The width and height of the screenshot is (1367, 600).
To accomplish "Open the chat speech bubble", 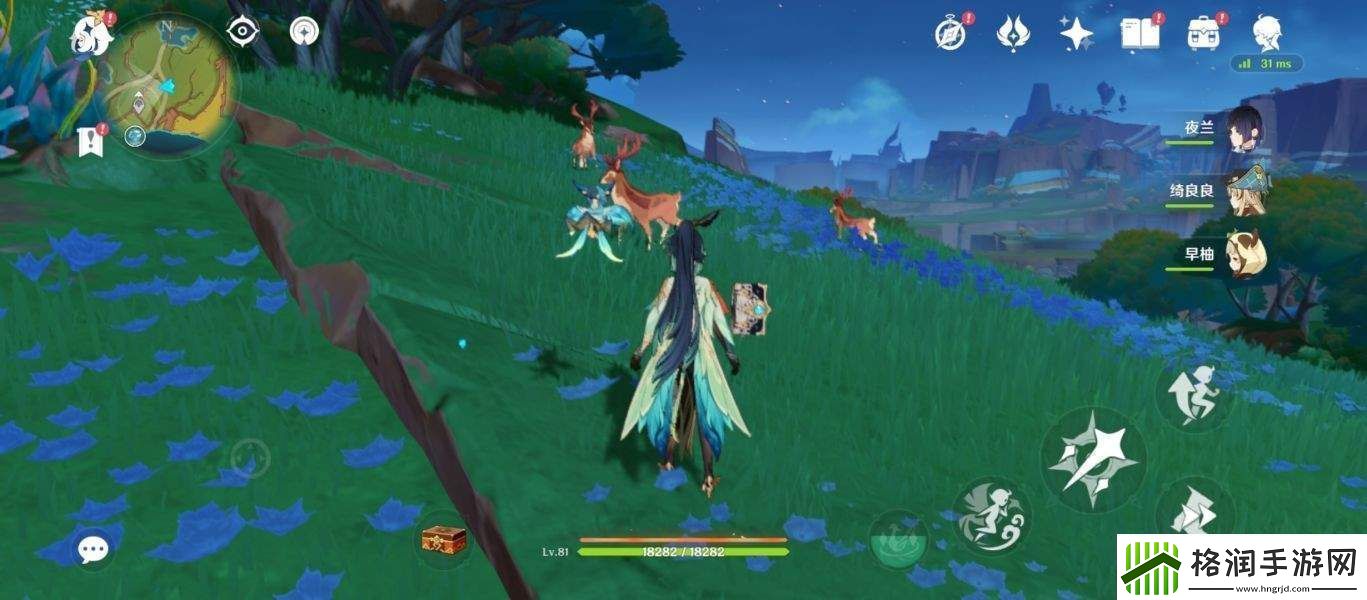I will coord(94,548).
